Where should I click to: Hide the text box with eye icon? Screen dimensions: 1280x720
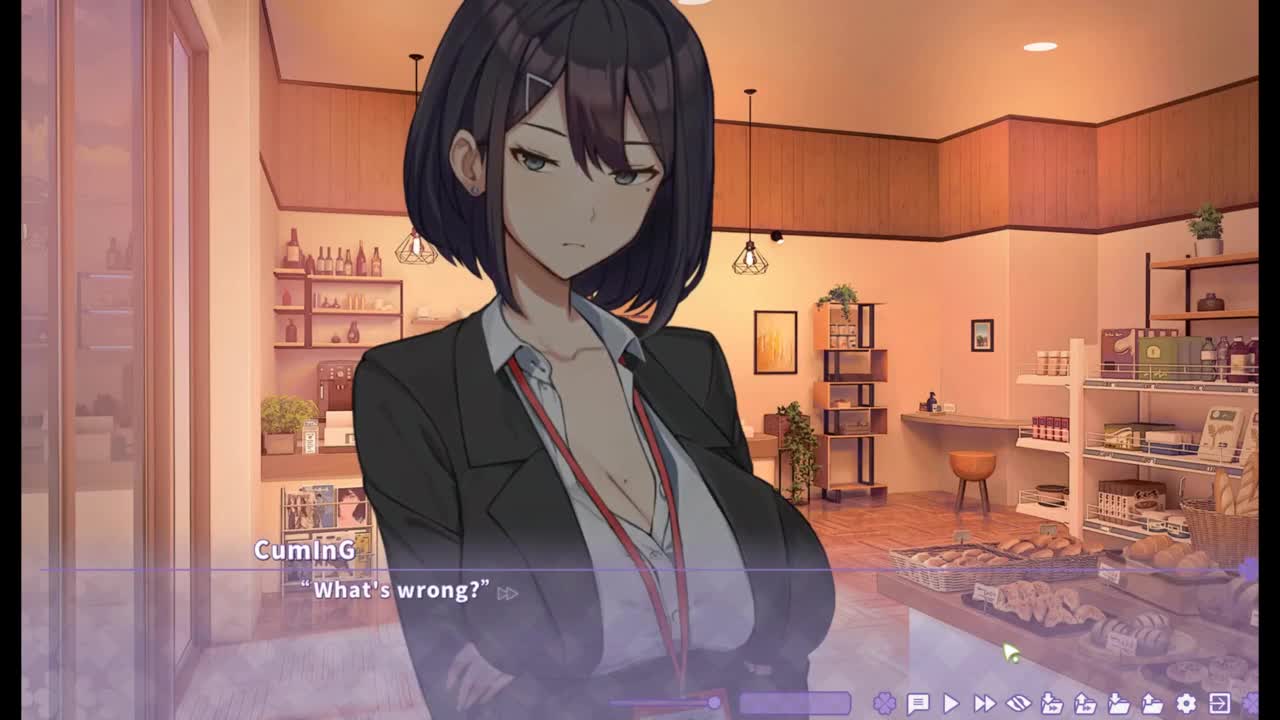pyautogui.click(x=1018, y=704)
